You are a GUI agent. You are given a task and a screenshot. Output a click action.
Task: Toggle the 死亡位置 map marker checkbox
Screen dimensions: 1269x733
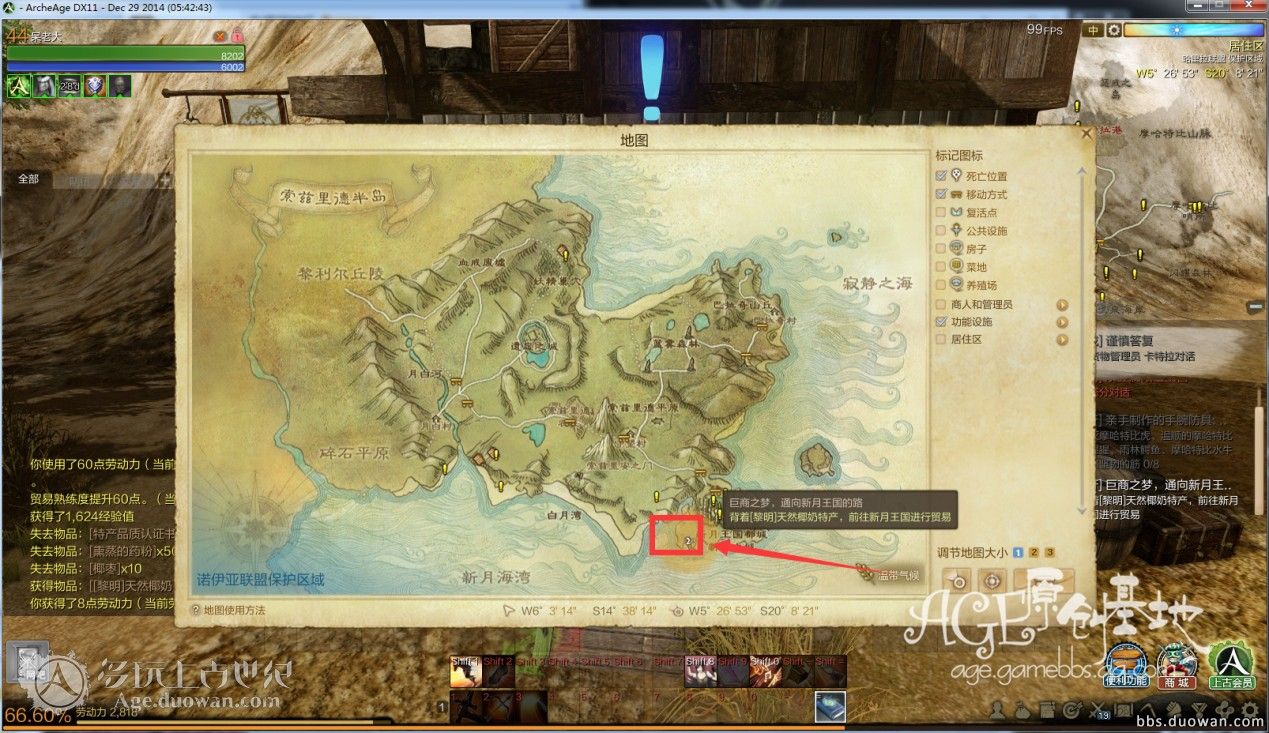pyautogui.click(x=941, y=176)
